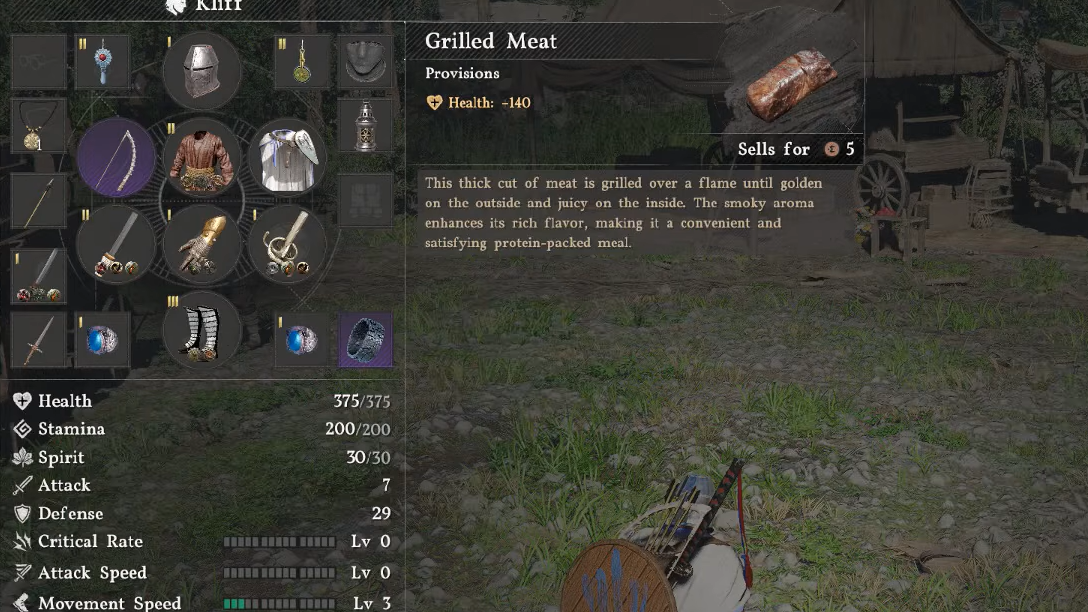1088x612 pixels.
Task: Select the plain longsword without gems
Action: point(39,339)
